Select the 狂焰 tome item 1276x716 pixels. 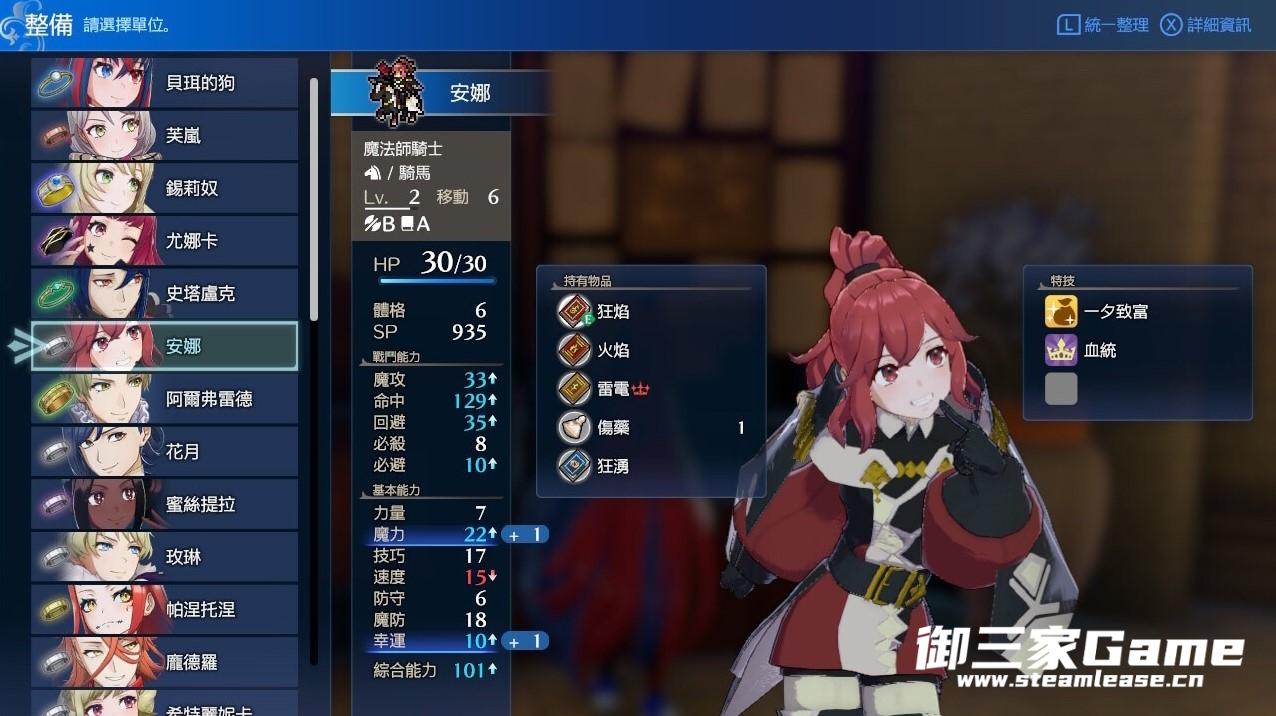[x=612, y=312]
